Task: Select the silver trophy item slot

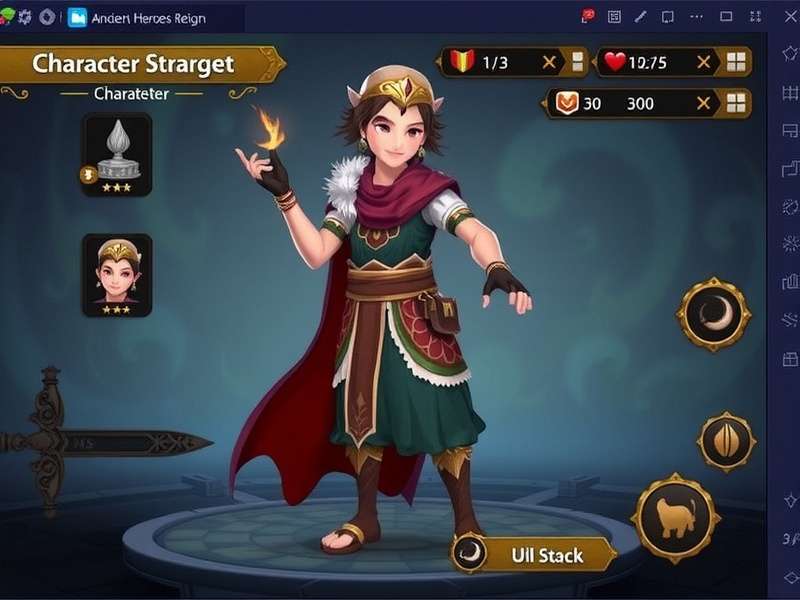Action: click(x=117, y=154)
